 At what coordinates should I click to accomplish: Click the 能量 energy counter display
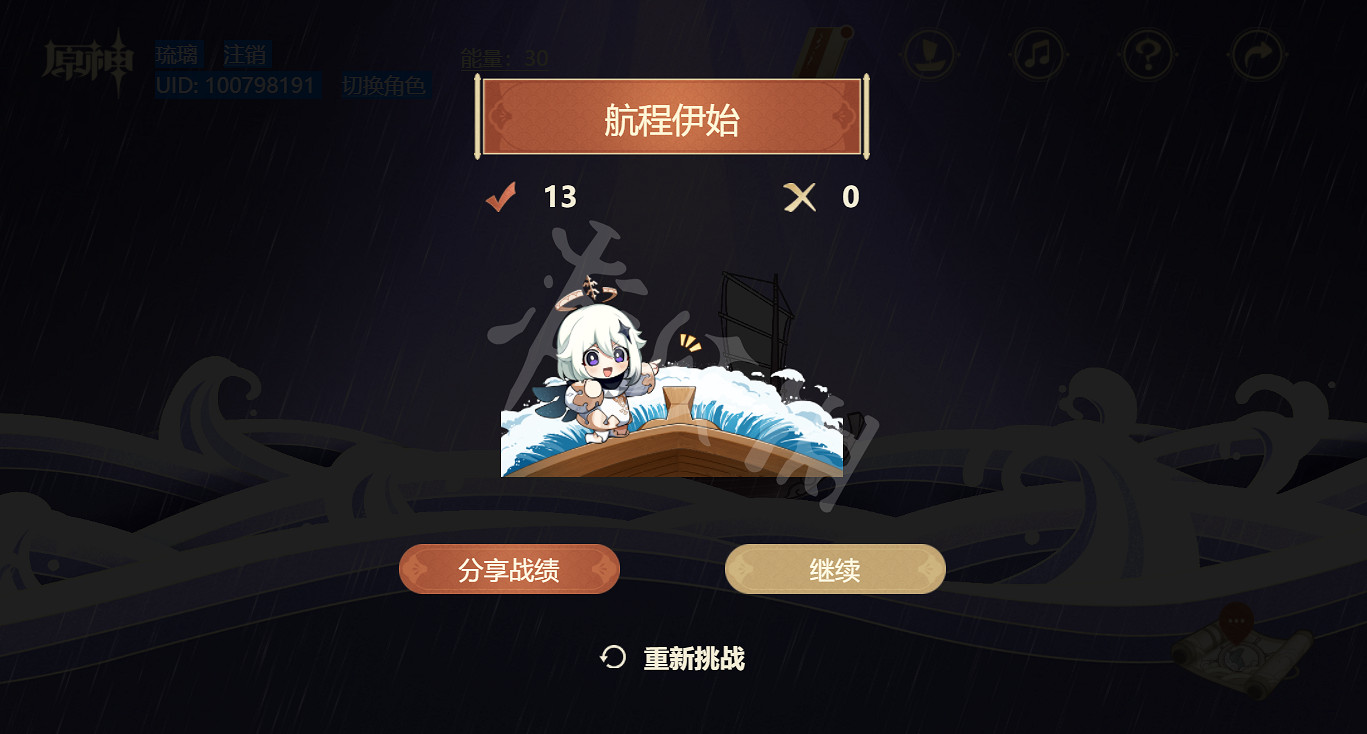coord(502,58)
